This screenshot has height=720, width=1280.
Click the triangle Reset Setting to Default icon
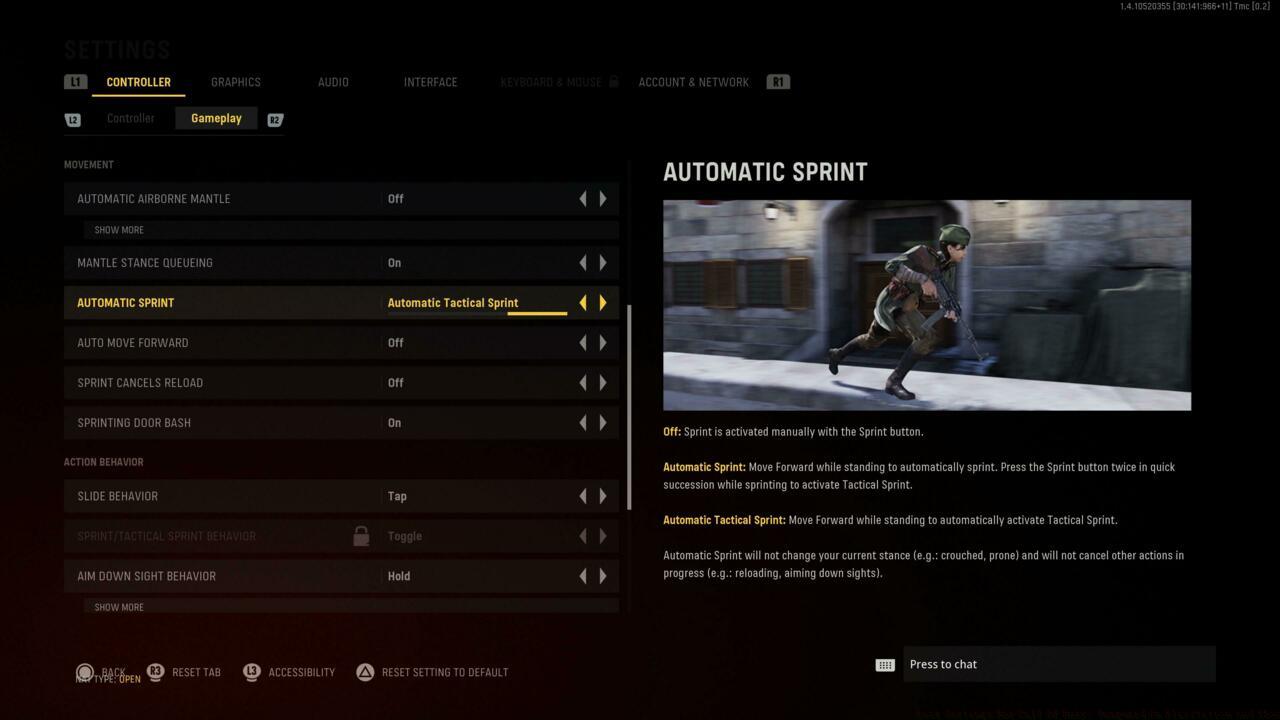(364, 672)
